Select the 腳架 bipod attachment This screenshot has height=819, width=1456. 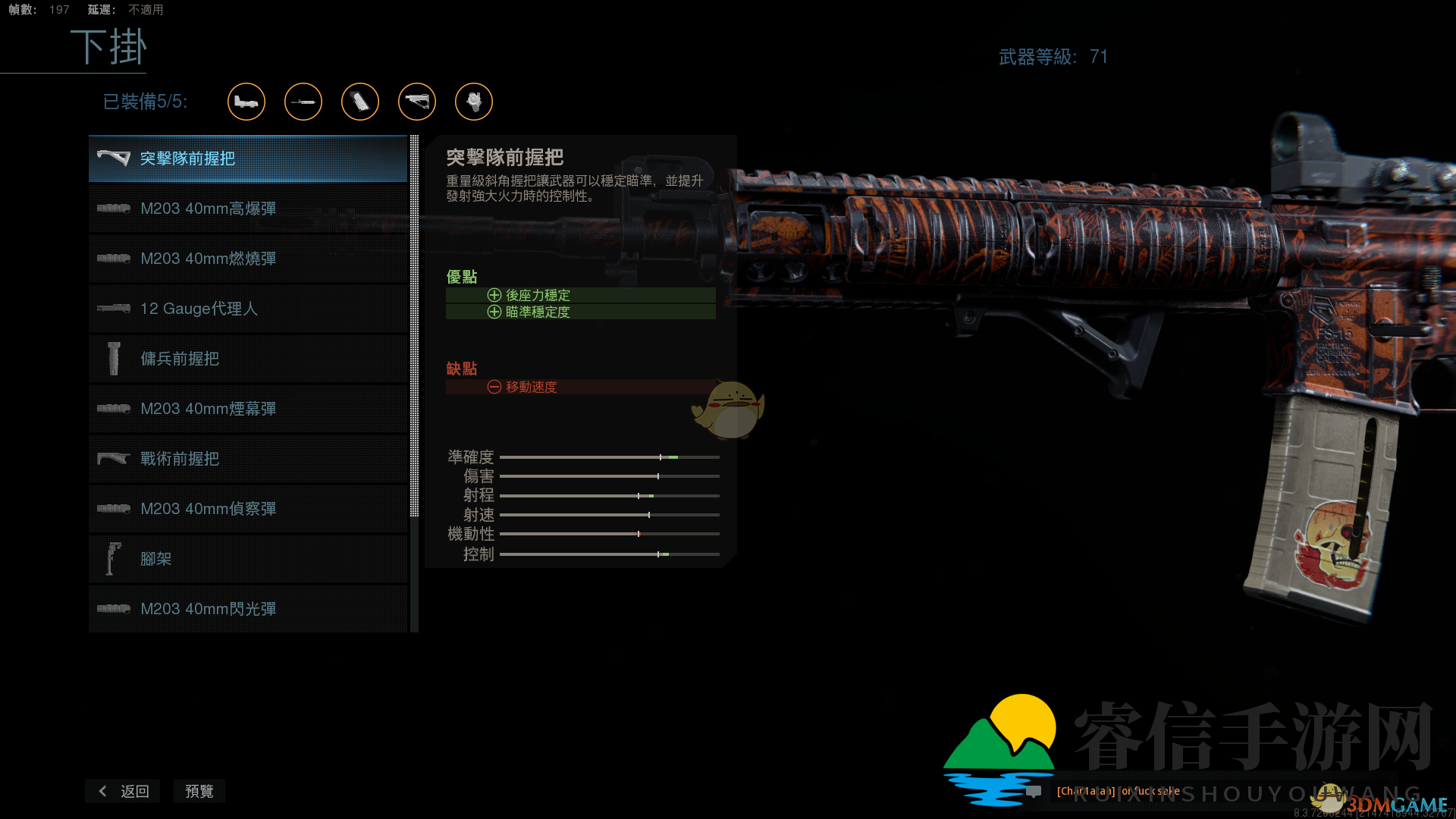(248, 559)
